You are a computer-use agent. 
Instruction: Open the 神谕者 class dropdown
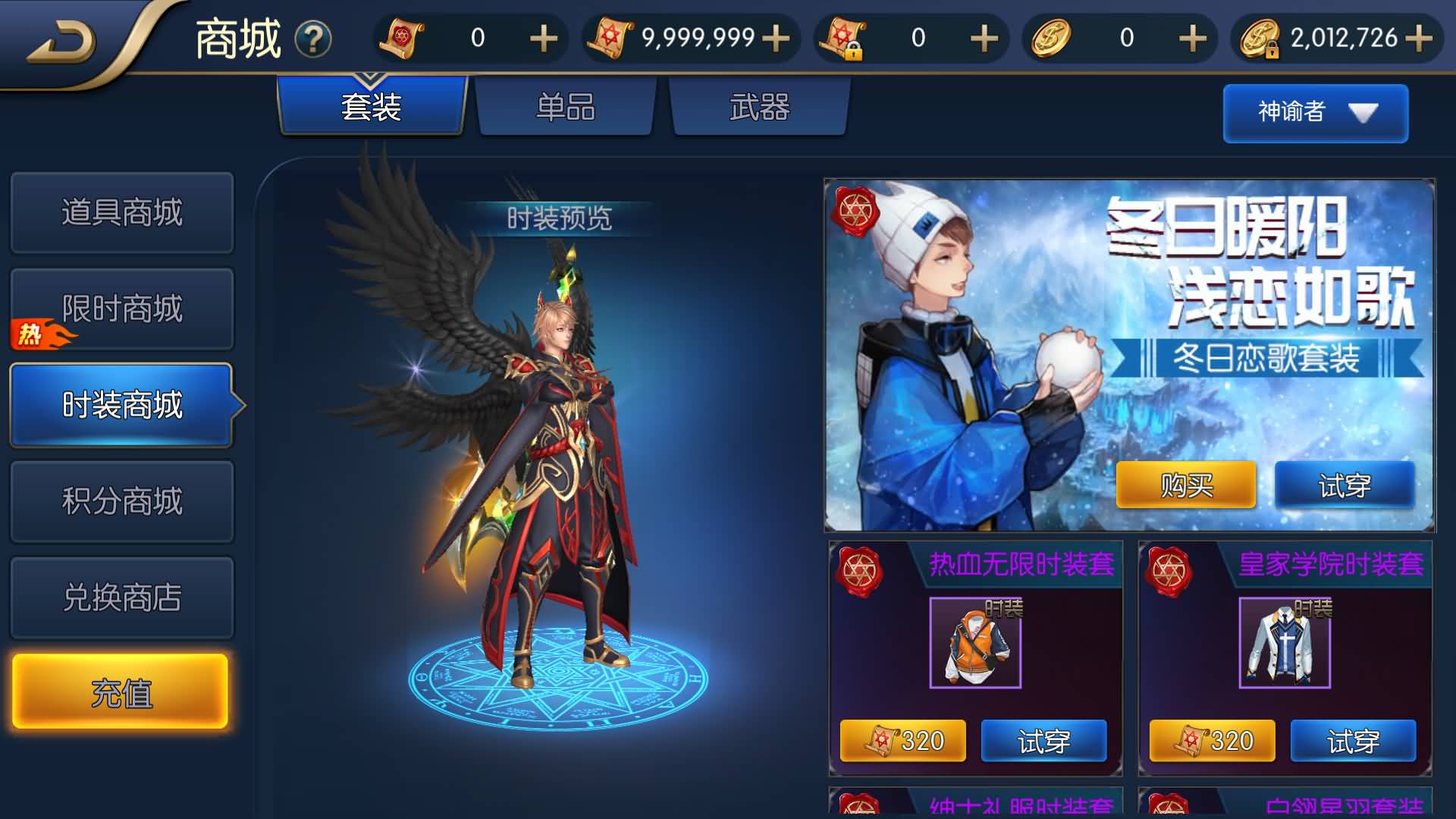click(x=1316, y=112)
